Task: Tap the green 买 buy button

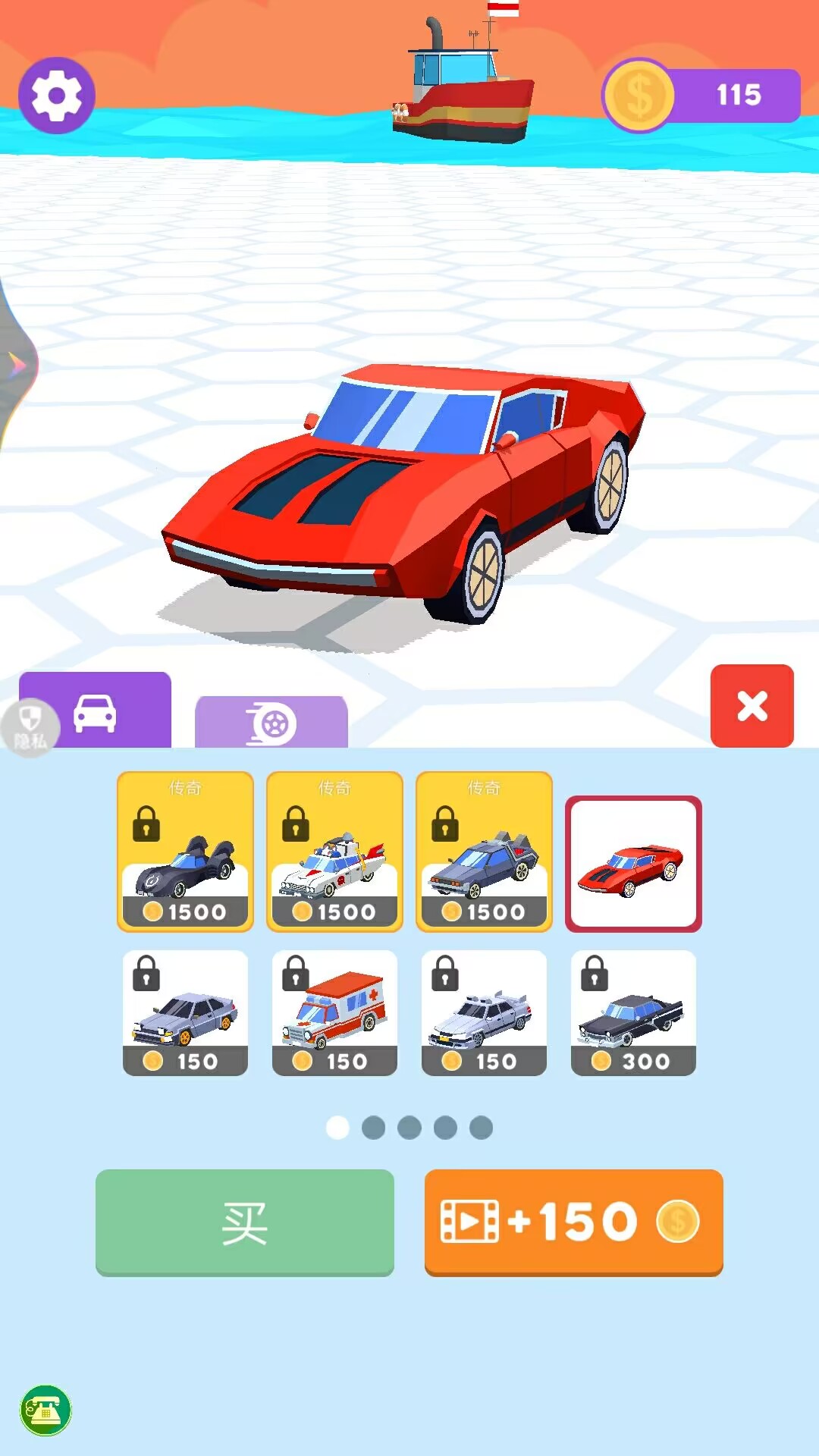Action: click(x=244, y=1222)
